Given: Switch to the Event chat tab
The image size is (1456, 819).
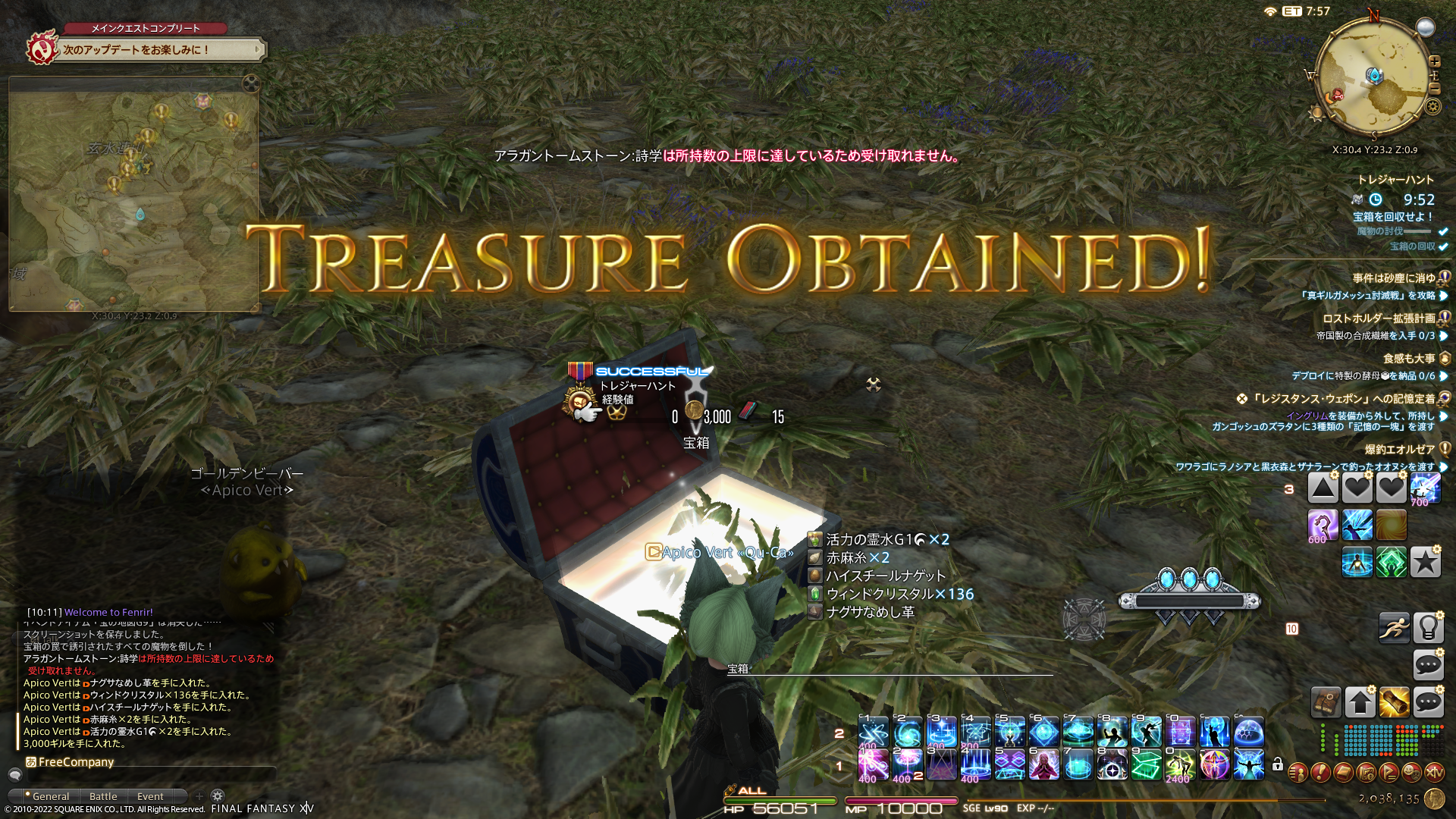Looking at the screenshot, I should coord(150,796).
